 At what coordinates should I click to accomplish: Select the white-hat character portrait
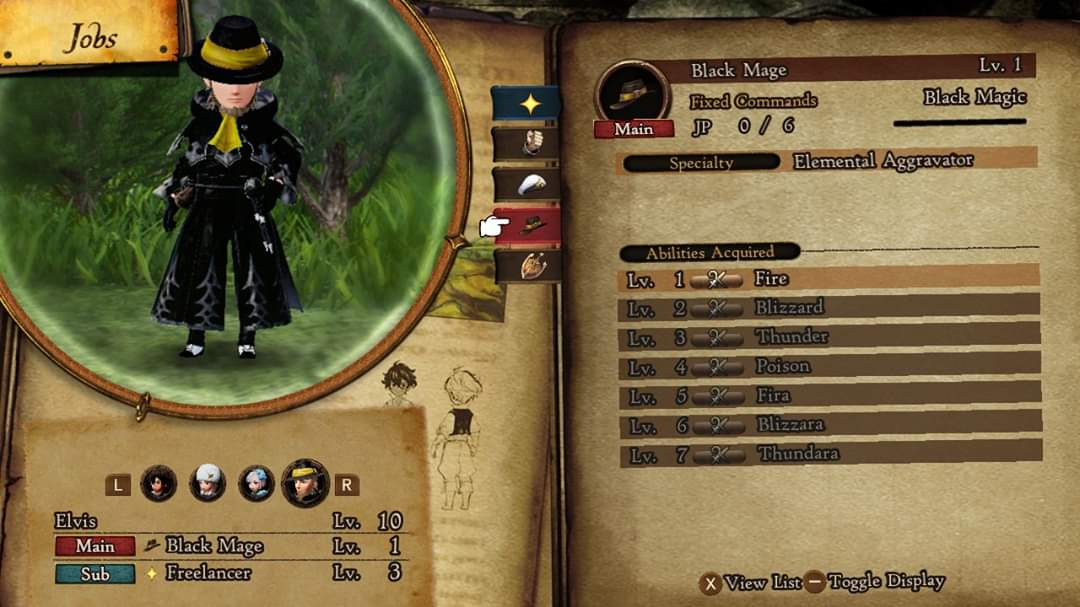click(208, 484)
